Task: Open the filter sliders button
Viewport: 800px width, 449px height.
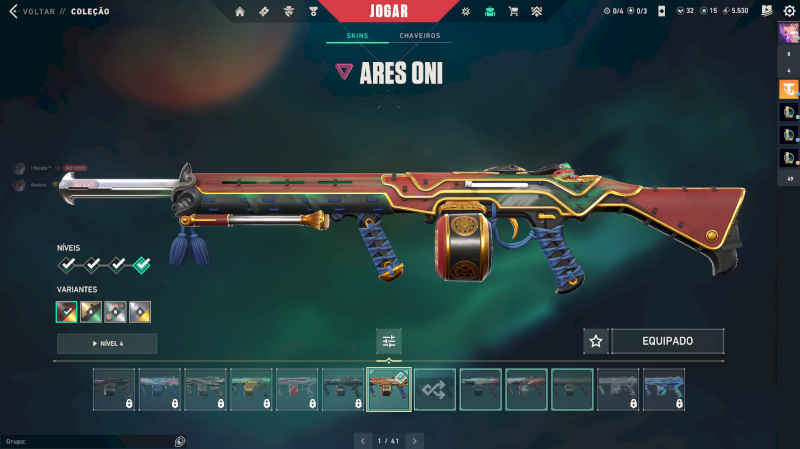Action: 389,341
